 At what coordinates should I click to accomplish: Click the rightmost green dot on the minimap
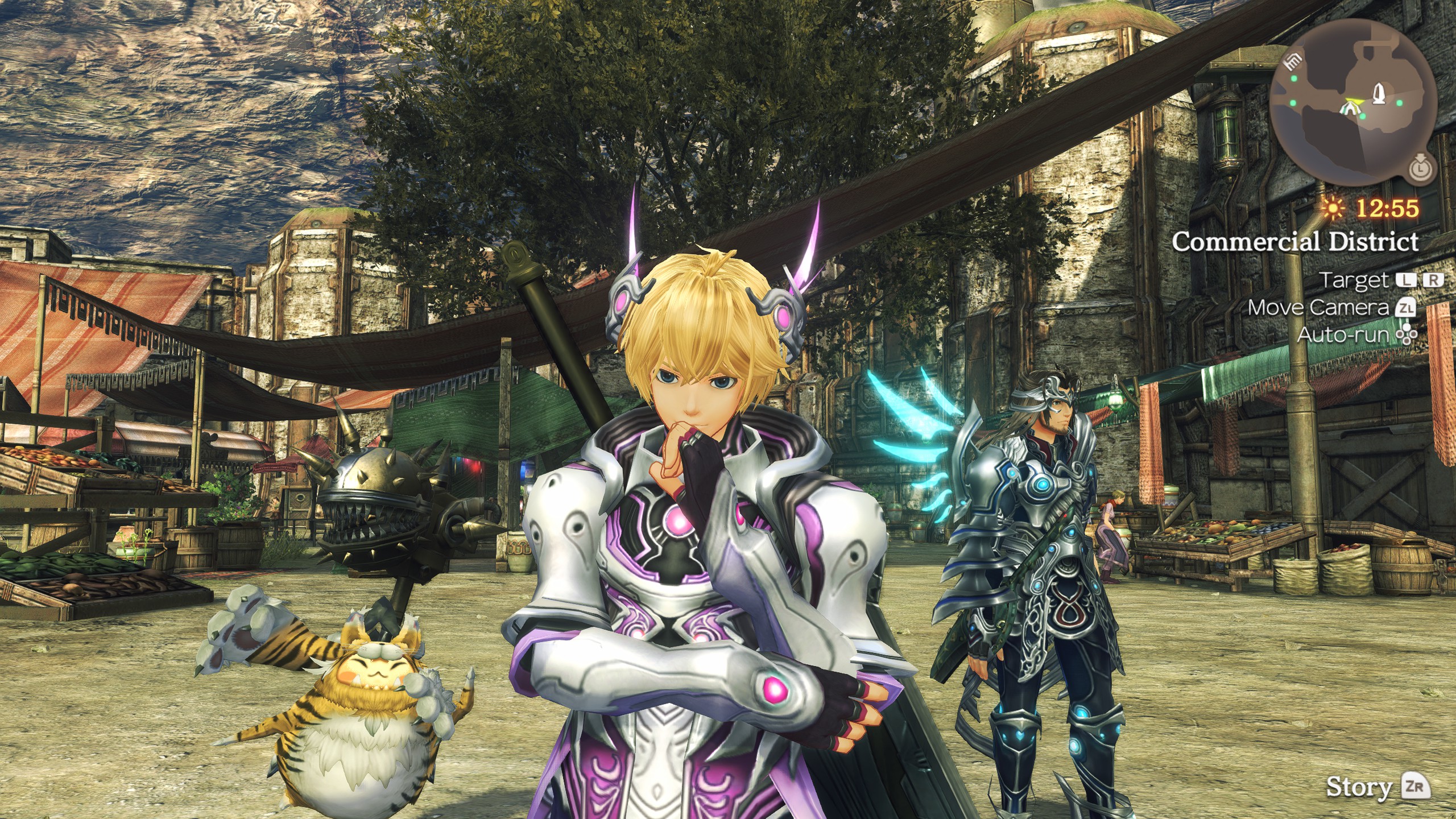coord(1400,102)
